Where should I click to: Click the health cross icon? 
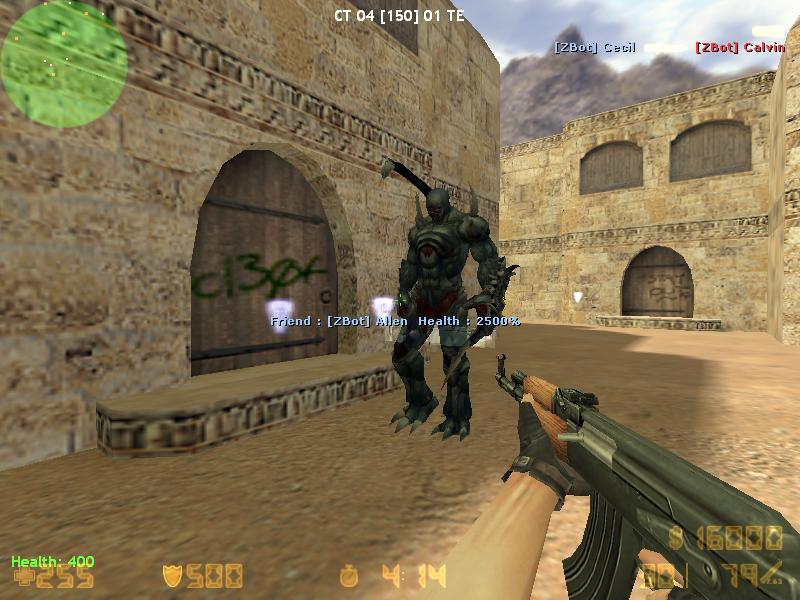(x=21, y=578)
